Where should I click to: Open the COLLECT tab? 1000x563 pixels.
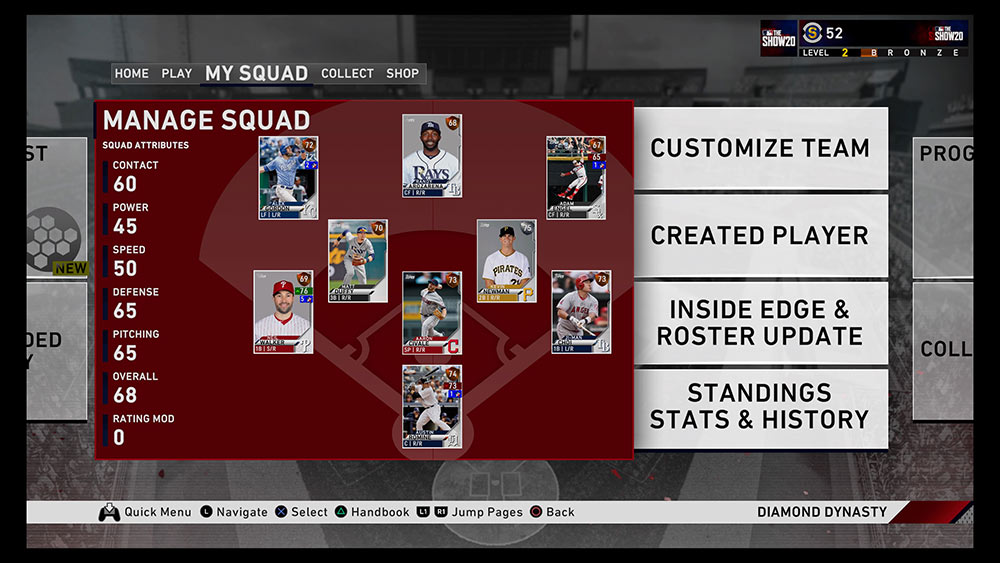click(347, 74)
